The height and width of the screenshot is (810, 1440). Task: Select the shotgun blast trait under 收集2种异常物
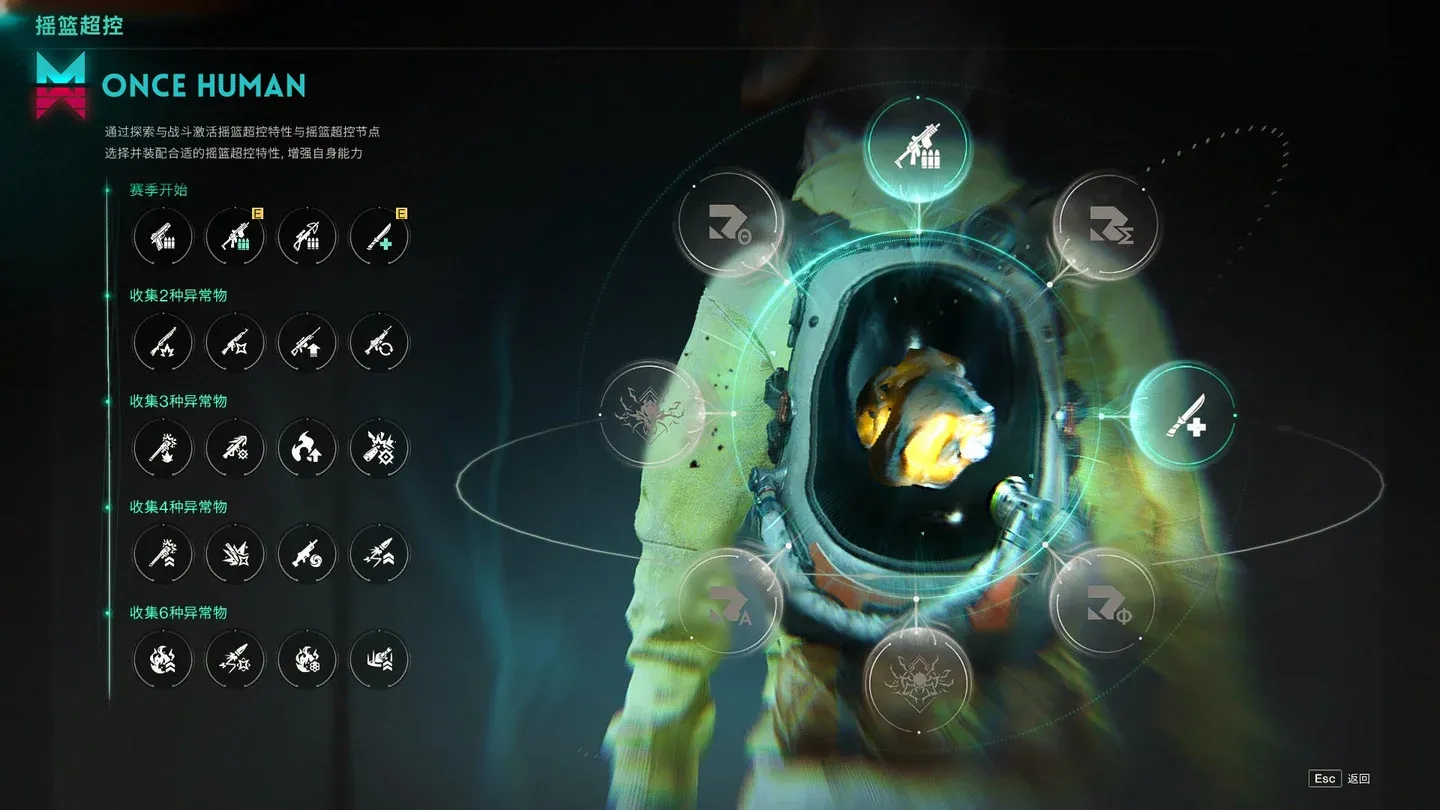[x=163, y=343]
